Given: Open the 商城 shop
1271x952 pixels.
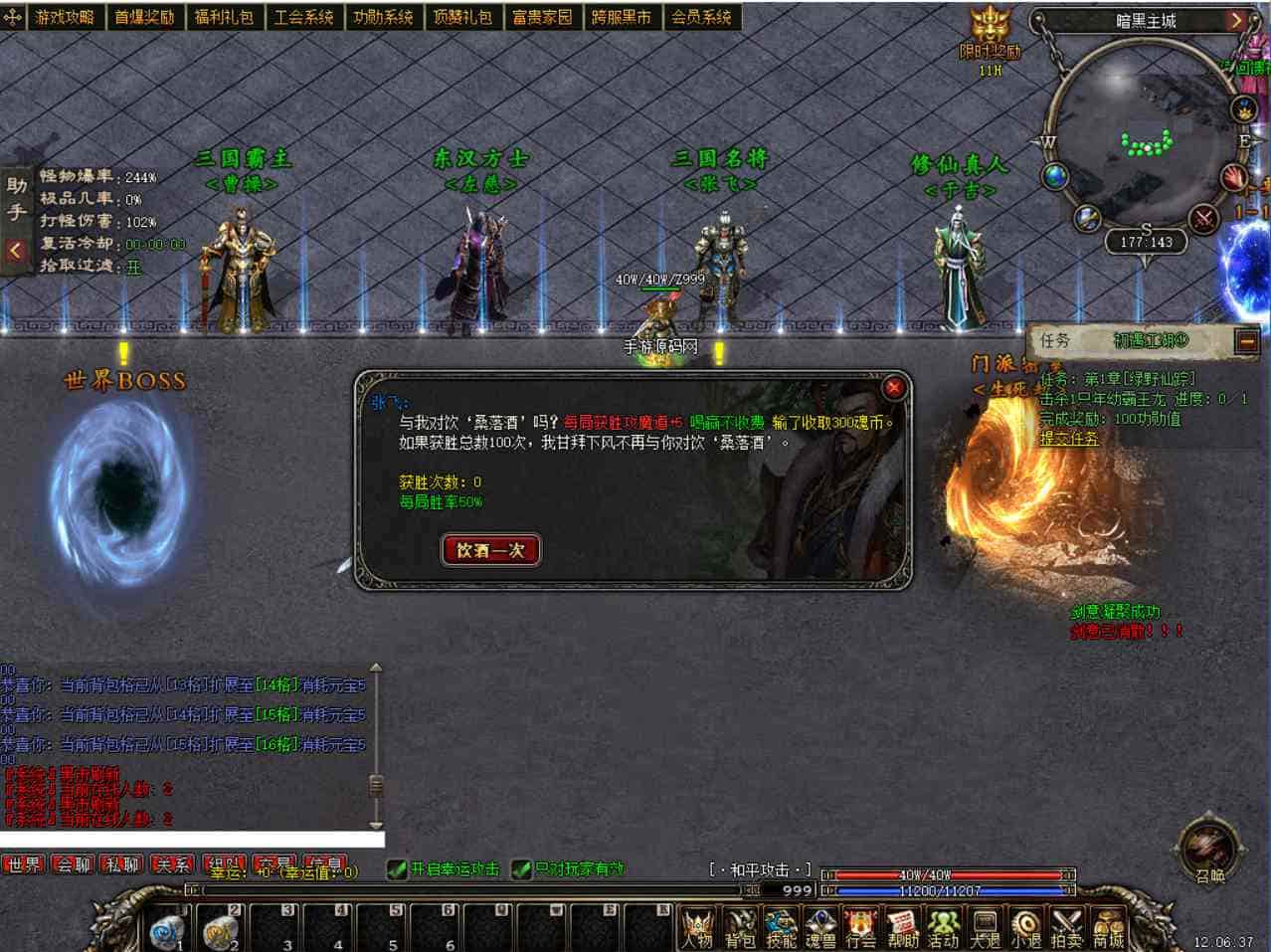Looking at the screenshot, I should pos(1107,927).
